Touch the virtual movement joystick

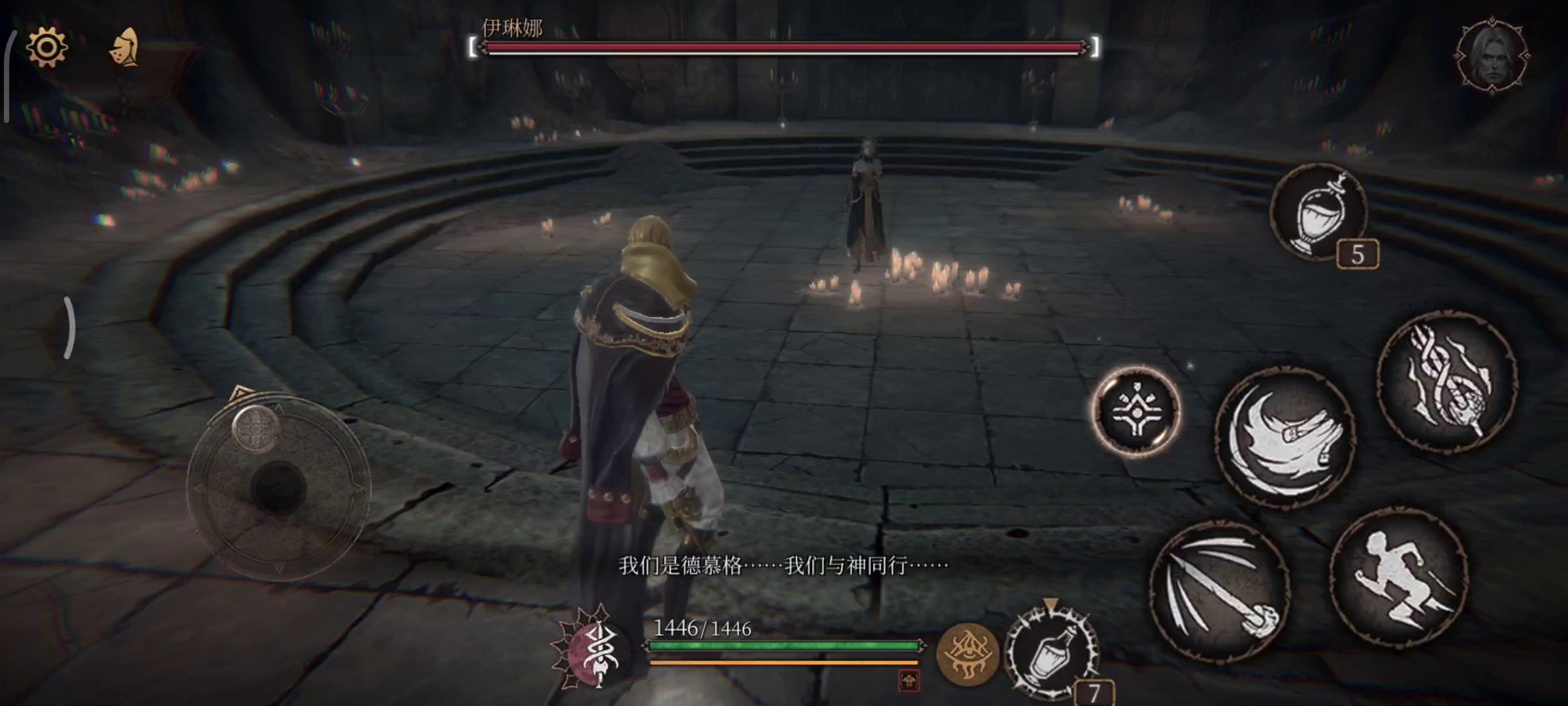click(x=279, y=487)
